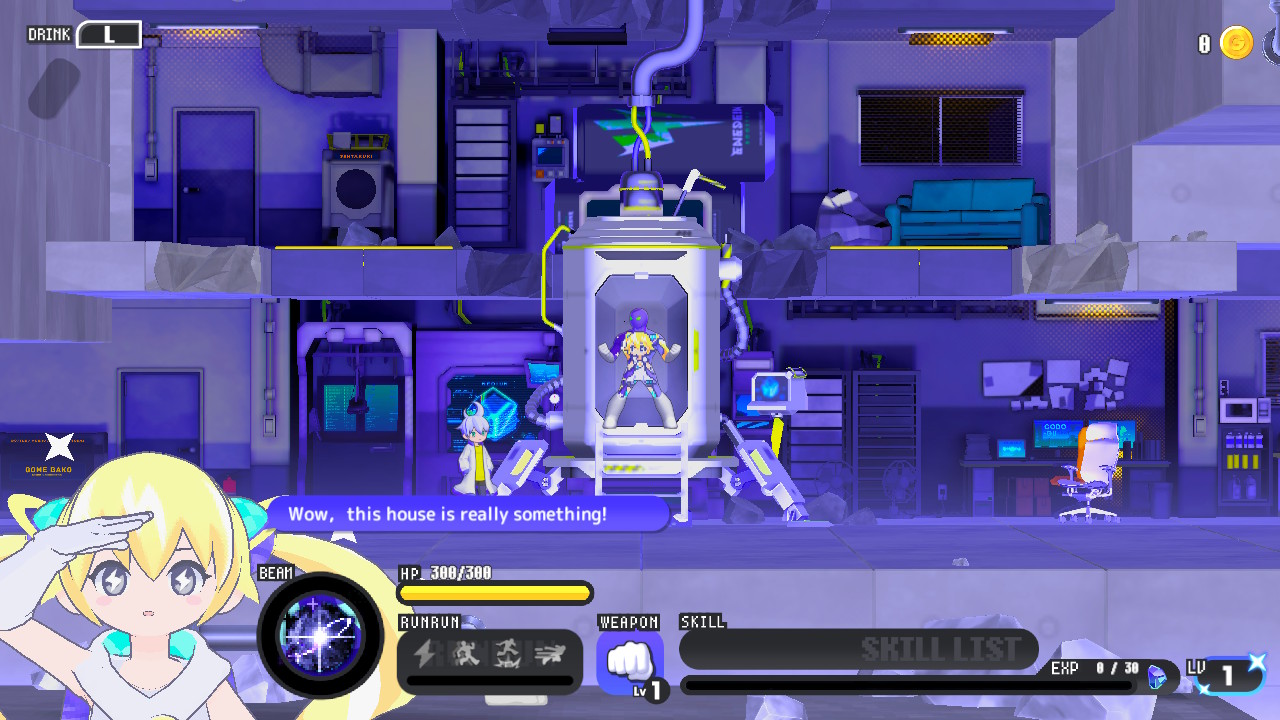Click the gold coin icon at top right

point(1236,44)
